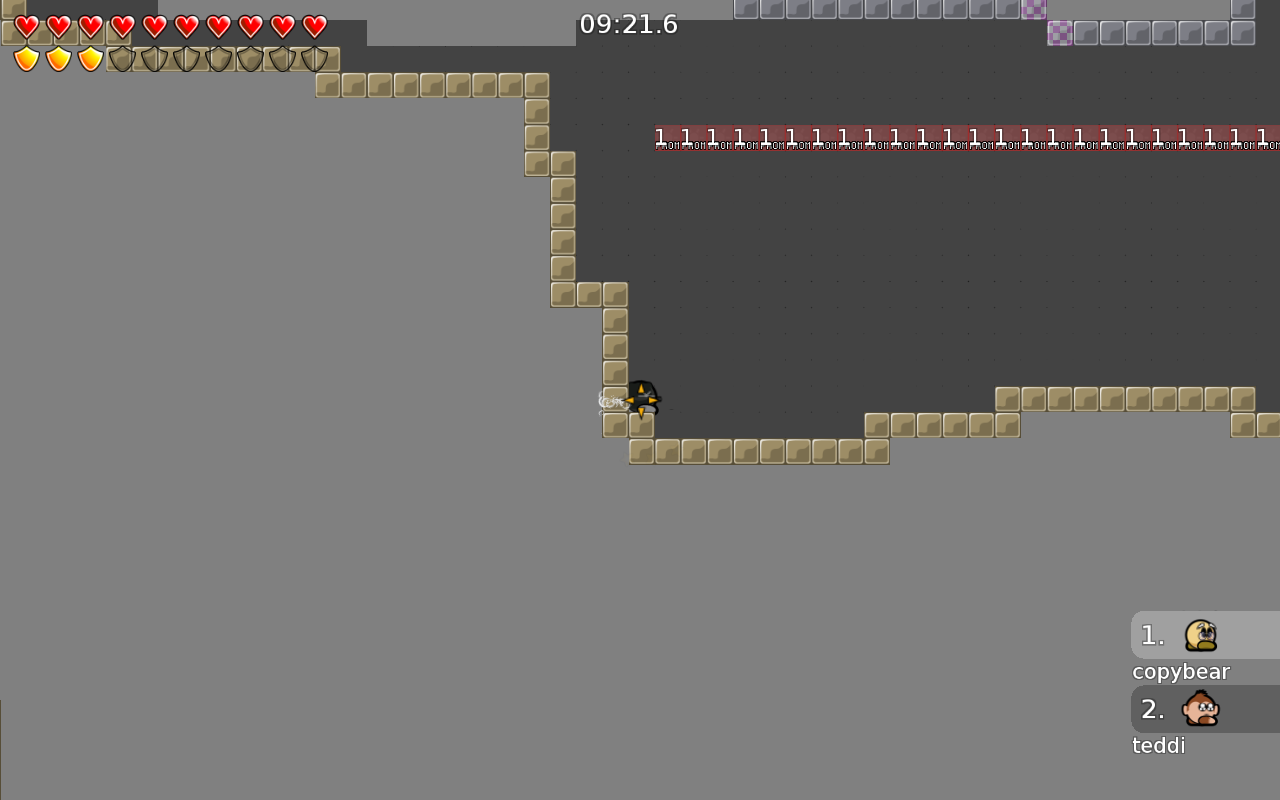This screenshot has height=800, width=1280.
Task: Click the teddi player name text
Action: [1158, 745]
